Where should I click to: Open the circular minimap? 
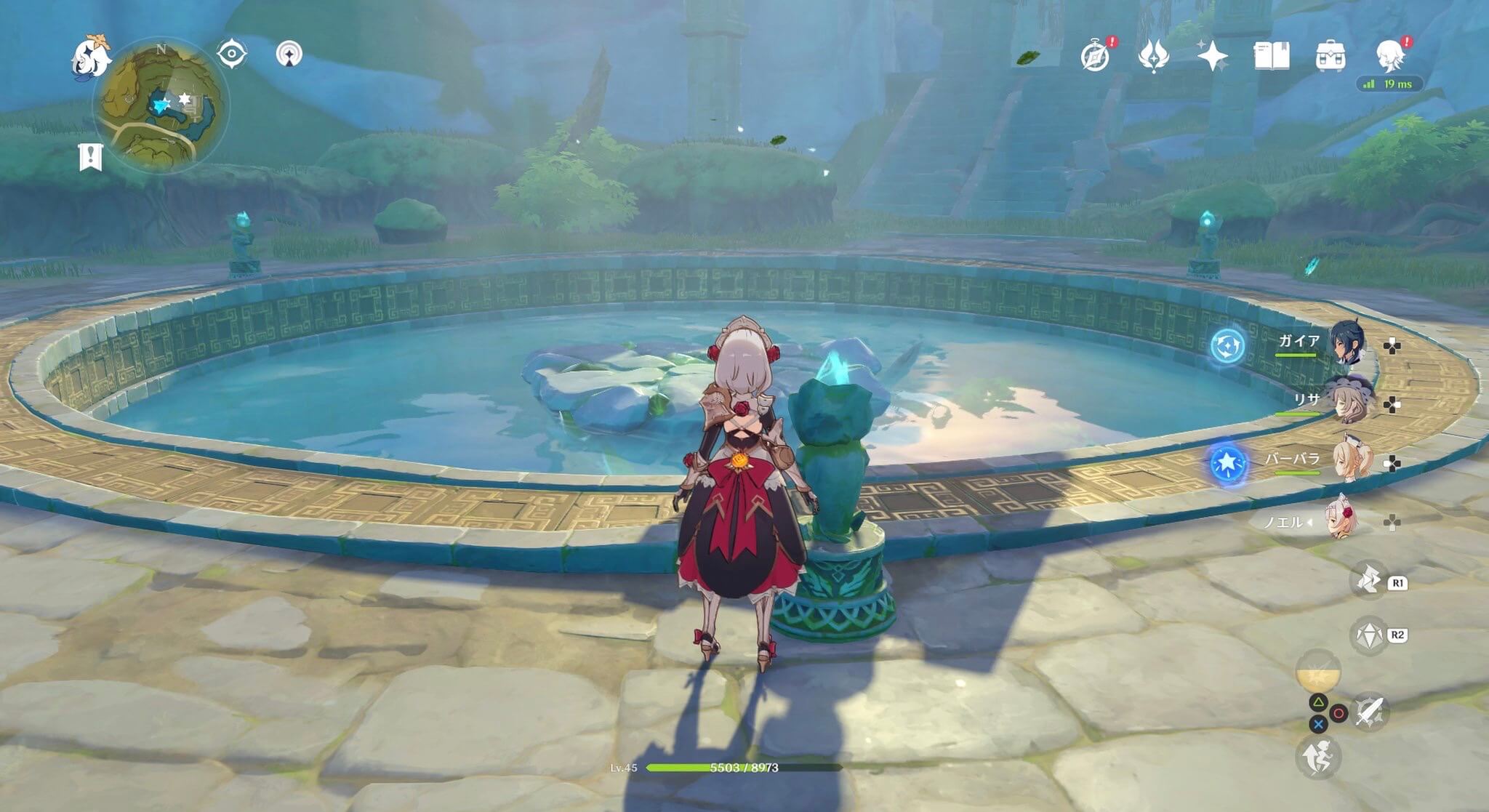(161, 105)
